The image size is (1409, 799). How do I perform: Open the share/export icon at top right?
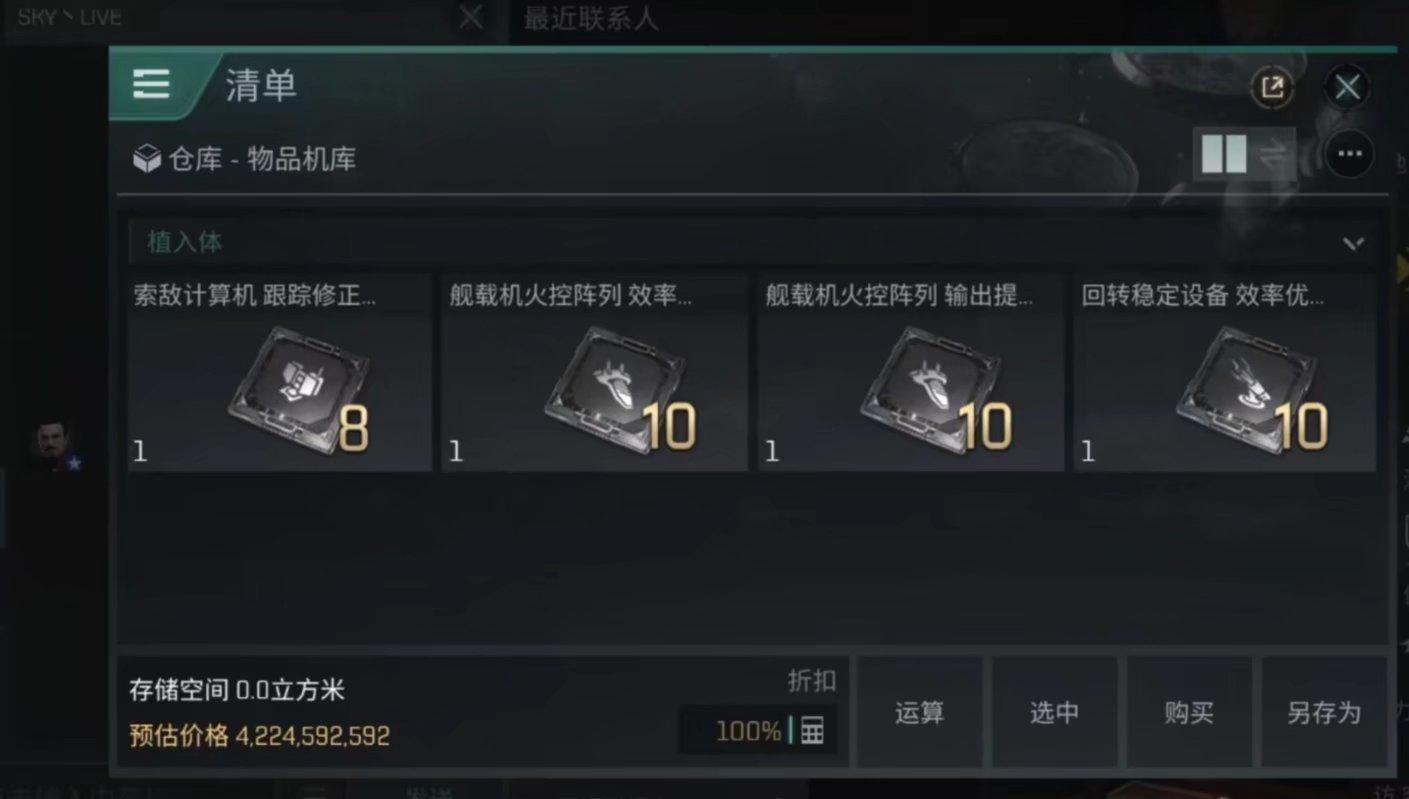coord(1271,88)
